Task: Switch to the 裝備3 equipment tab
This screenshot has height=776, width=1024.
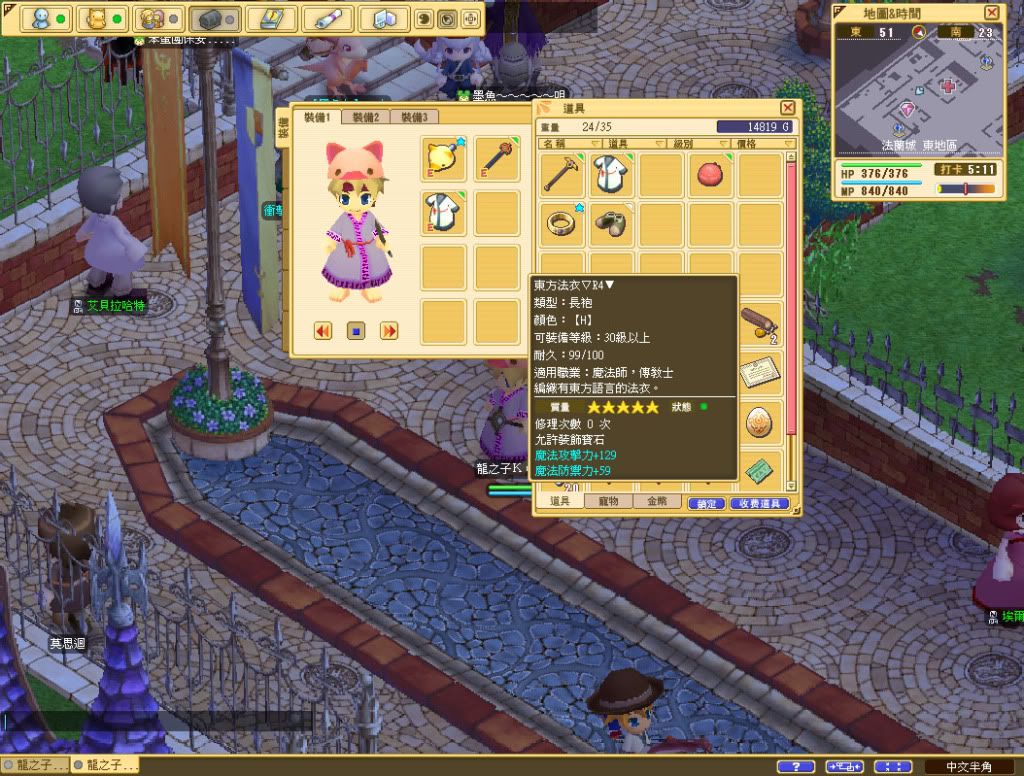Action: pyautogui.click(x=414, y=117)
